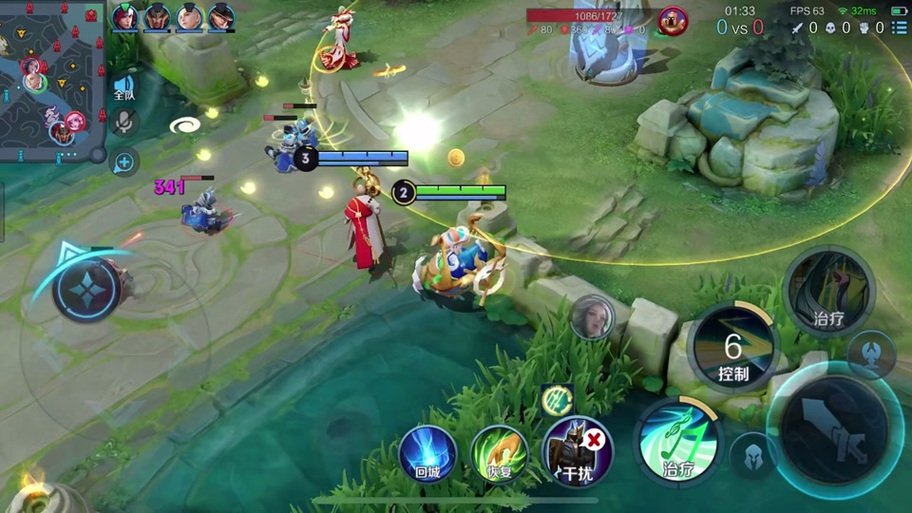Tap the enemy target portrait at top
This screenshot has height=513, width=912.
[673, 20]
